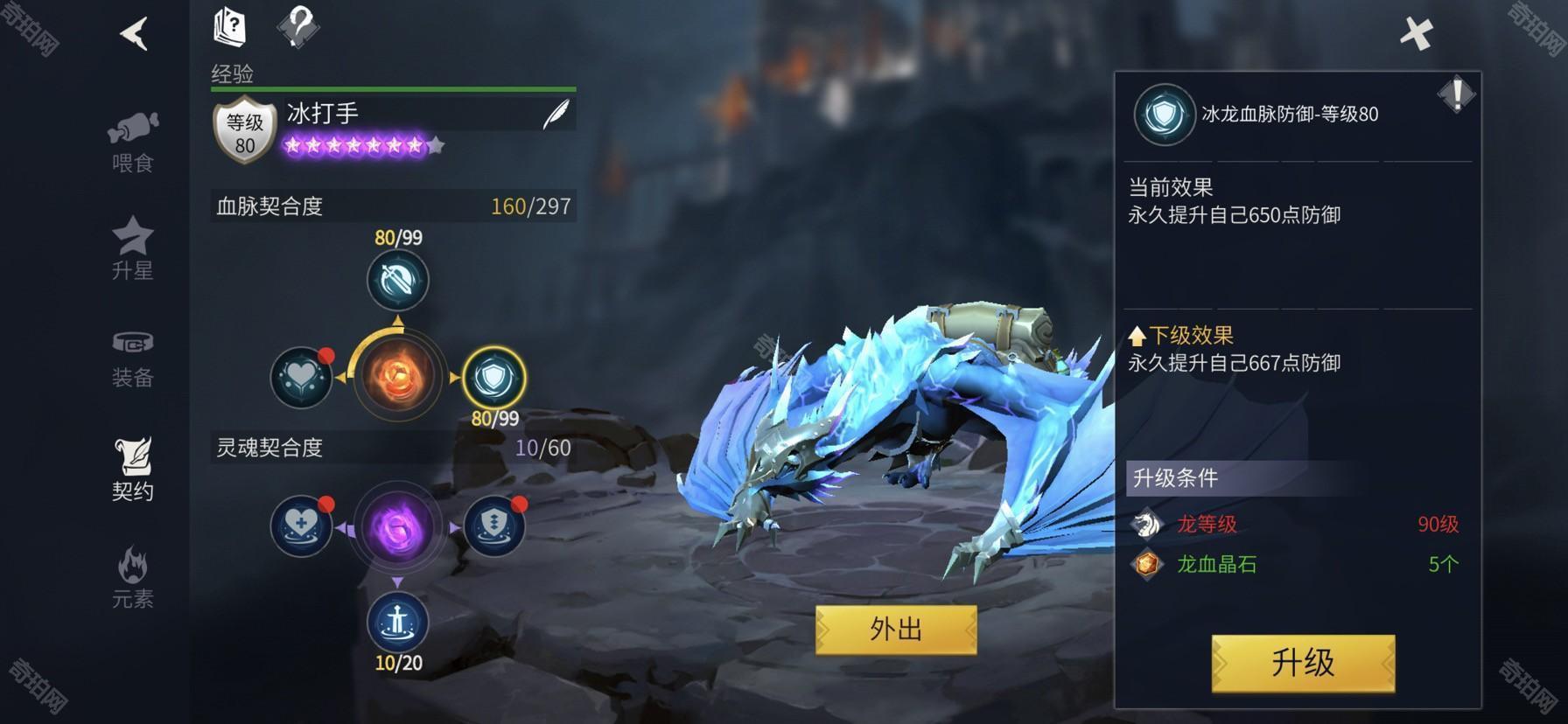The width and height of the screenshot is (1568, 724).
Task: Click the orange bloodline core orb
Action: coord(398,377)
